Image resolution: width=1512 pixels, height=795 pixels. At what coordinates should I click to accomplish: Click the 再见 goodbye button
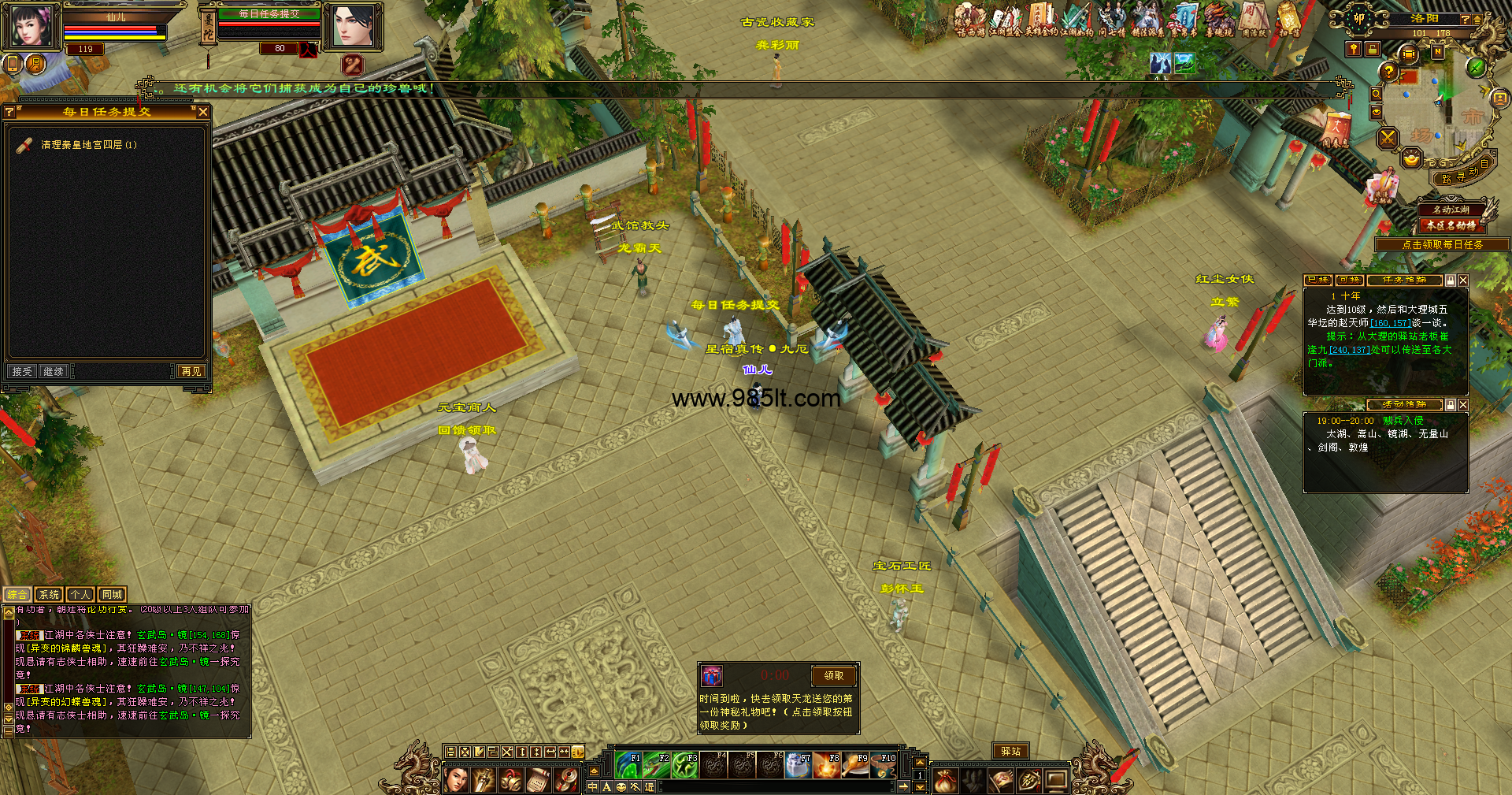point(191,371)
